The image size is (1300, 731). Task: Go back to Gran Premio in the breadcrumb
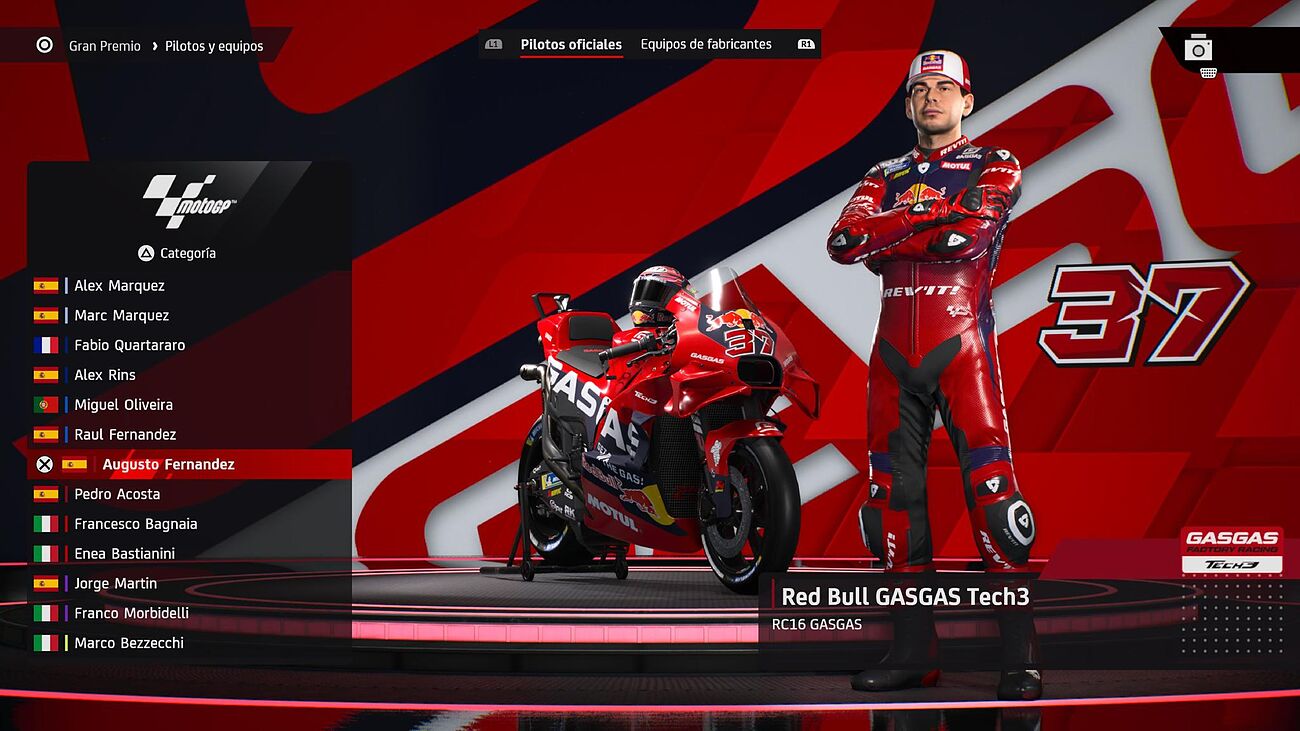click(104, 46)
